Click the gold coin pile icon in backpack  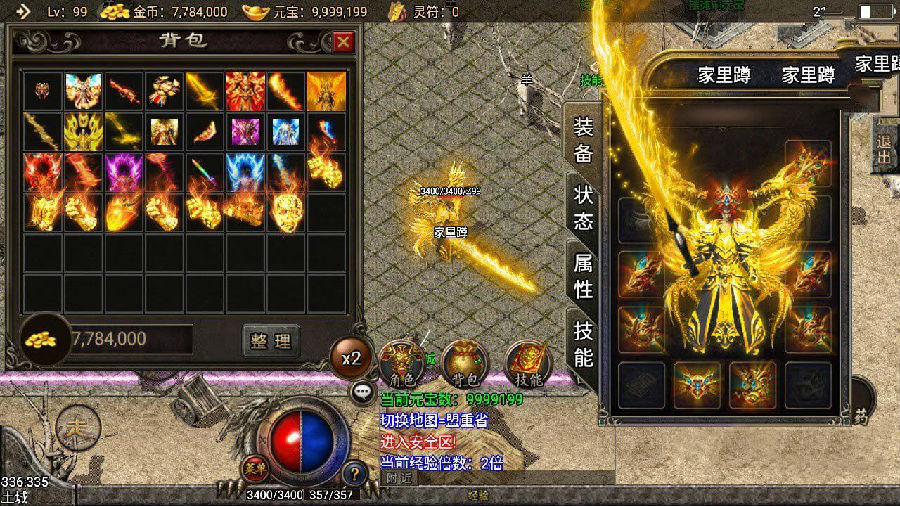pyautogui.click(x=41, y=339)
